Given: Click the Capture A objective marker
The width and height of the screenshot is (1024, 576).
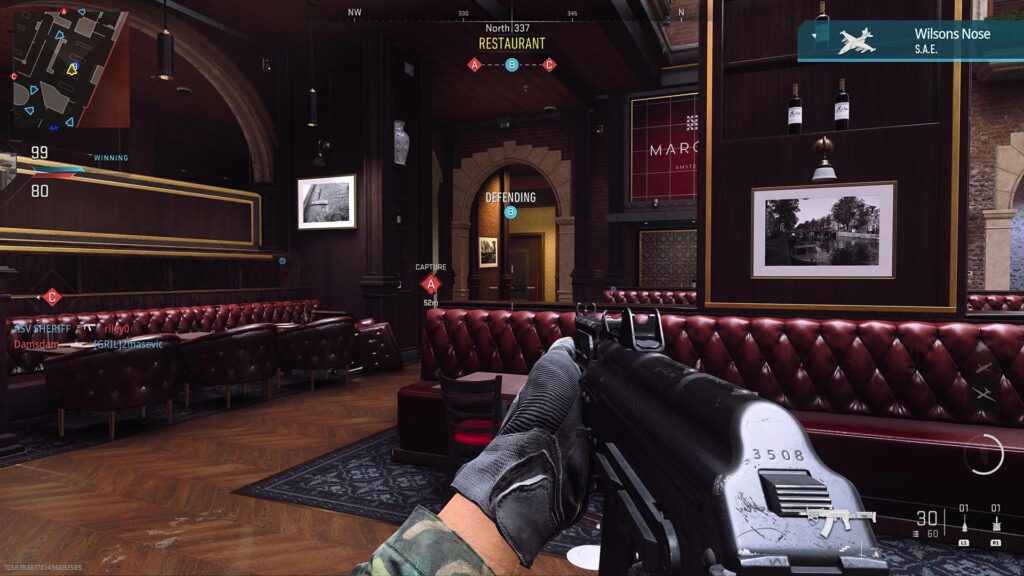Looking at the screenshot, I should click(431, 283).
